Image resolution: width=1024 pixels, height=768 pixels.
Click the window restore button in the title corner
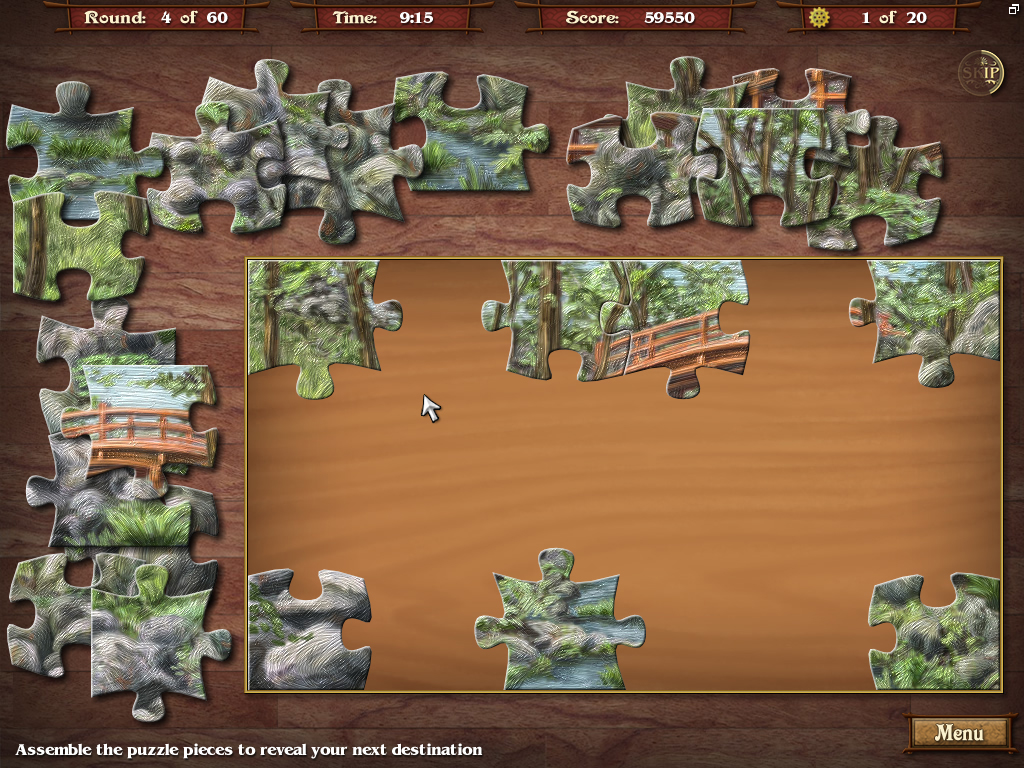point(1013,9)
